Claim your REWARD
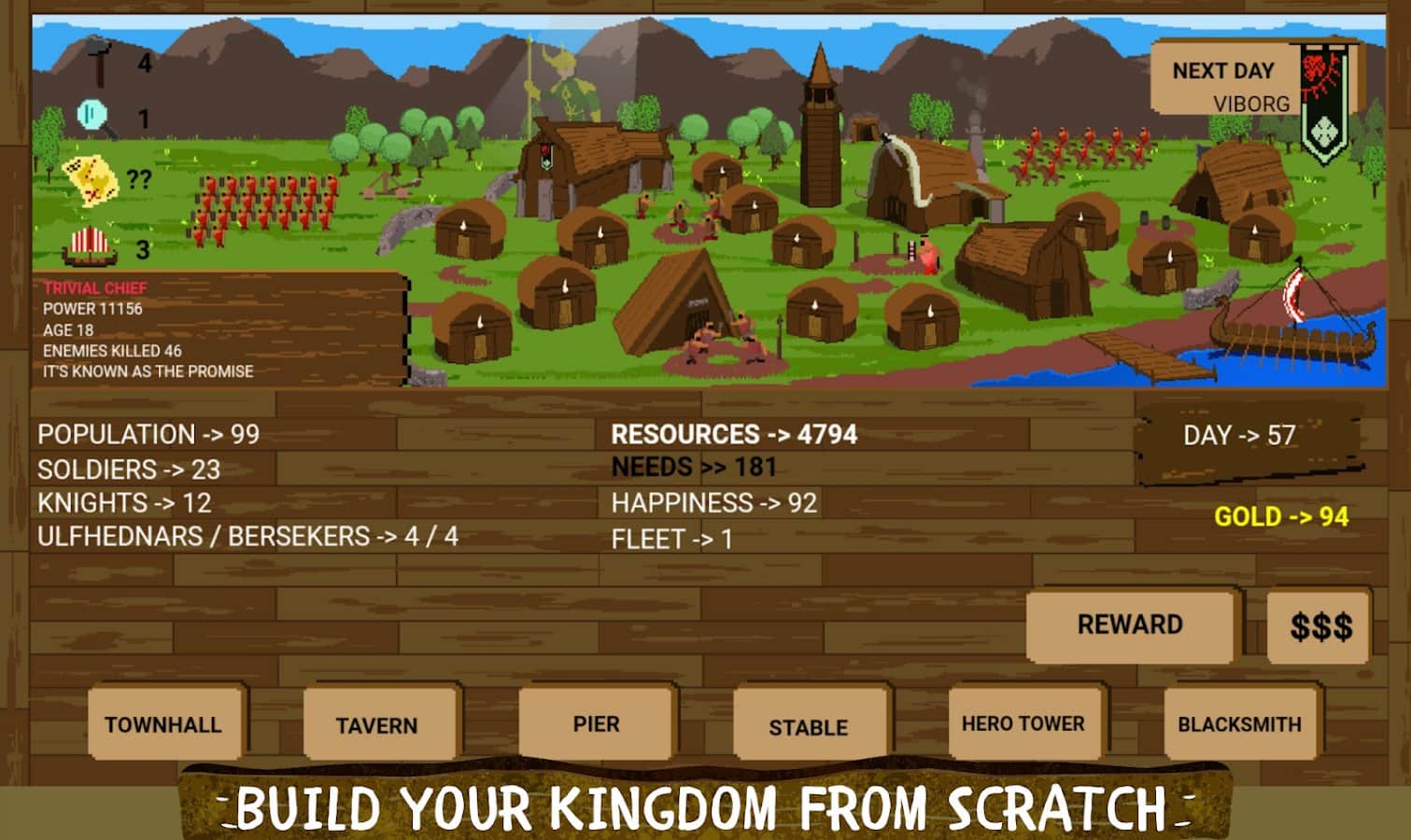 click(x=1131, y=624)
